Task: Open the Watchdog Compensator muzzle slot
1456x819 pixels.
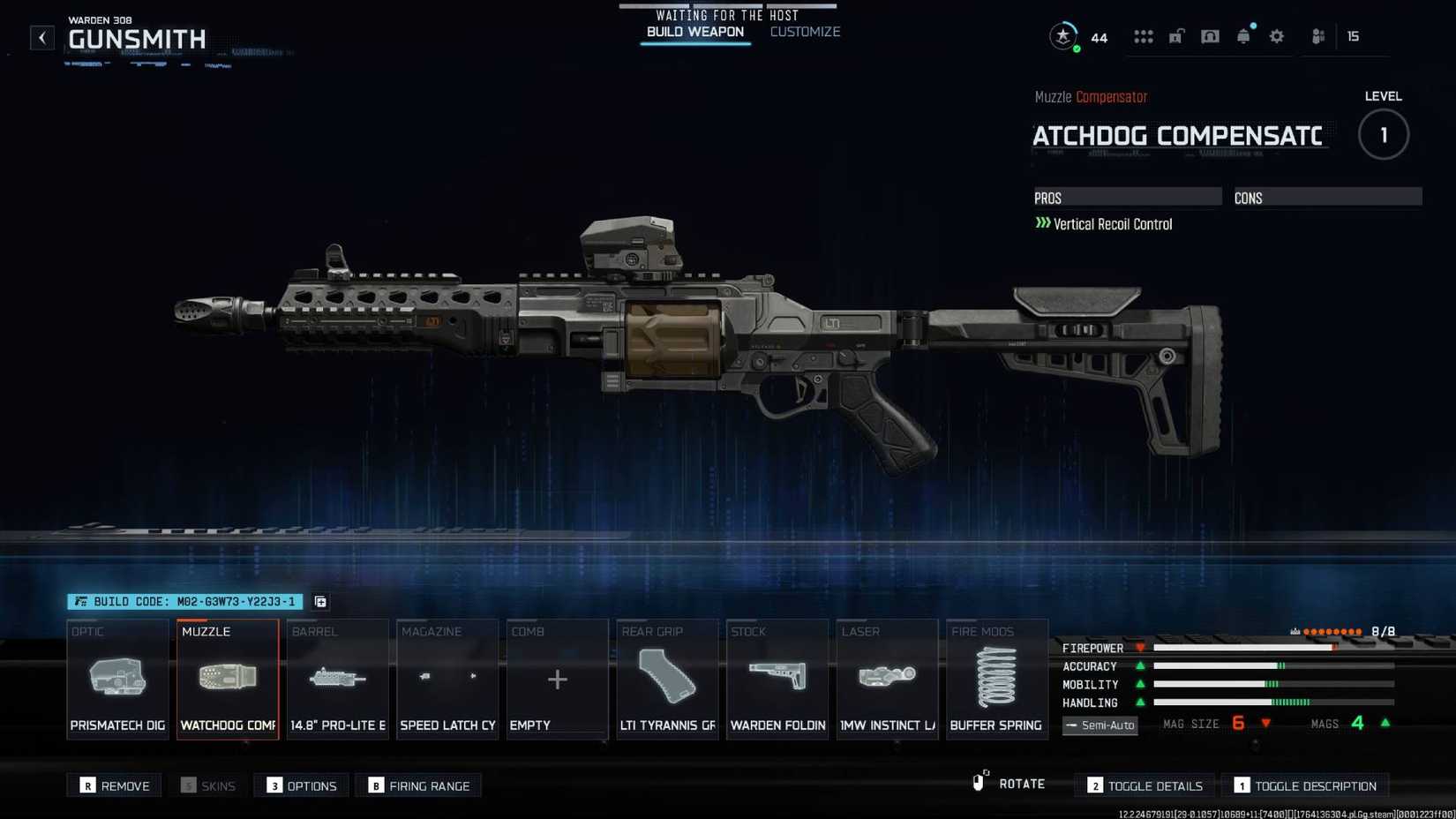Action: click(227, 680)
